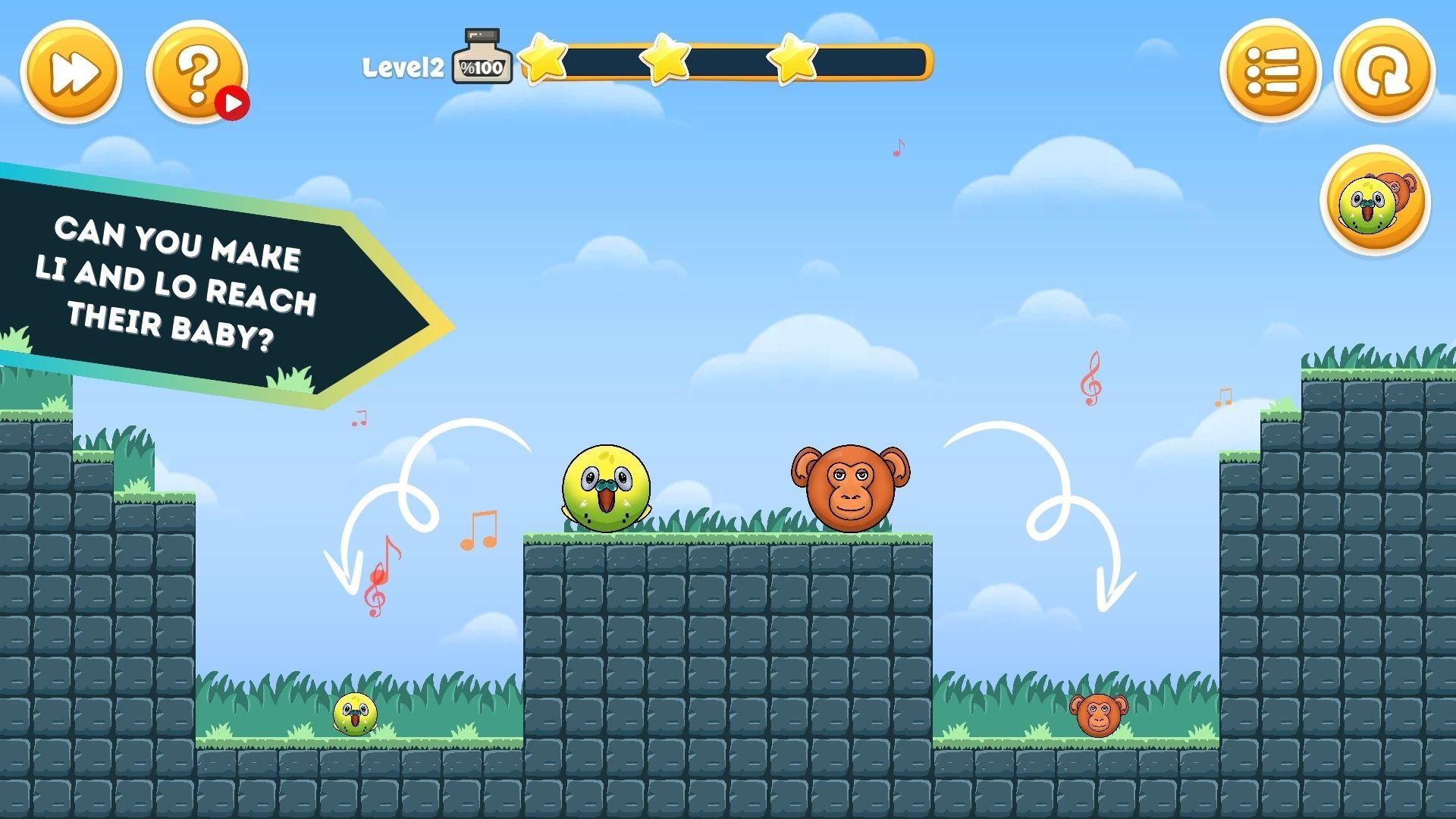Select the Level2 label
This screenshot has width=1456, height=819.
pos(404,67)
